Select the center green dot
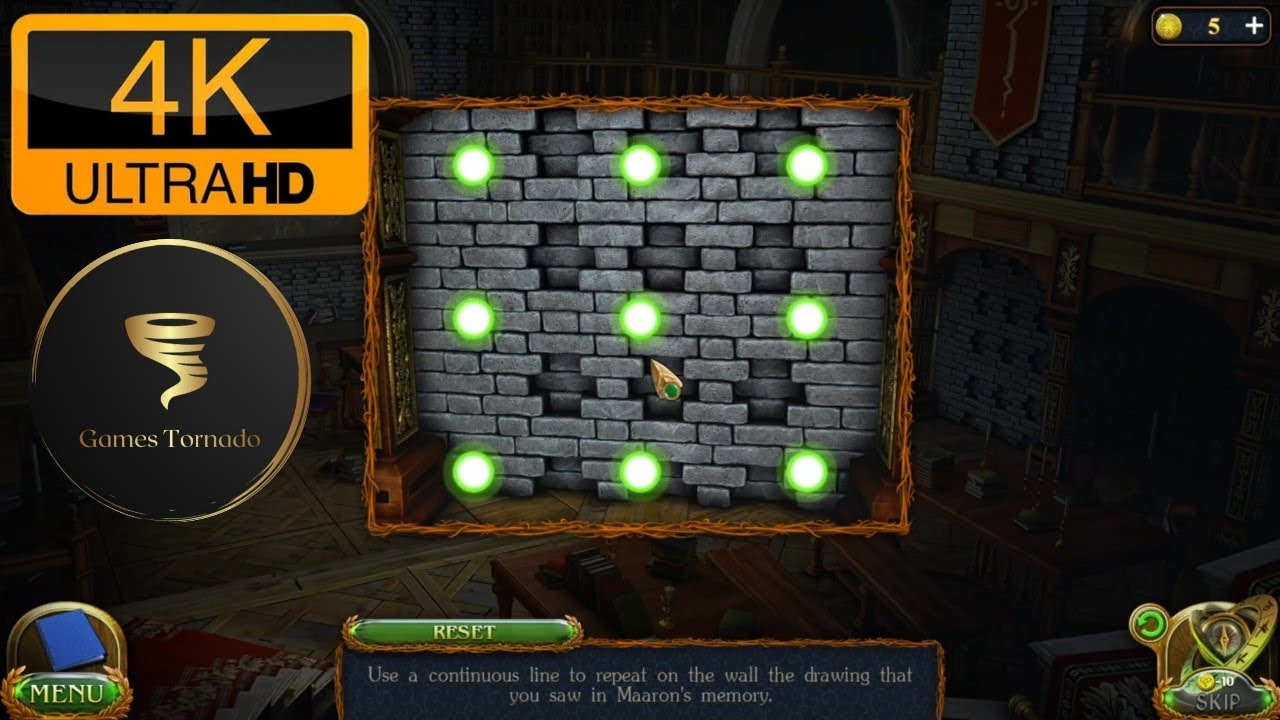Image resolution: width=1280 pixels, height=720 pixels. point(640,317)
